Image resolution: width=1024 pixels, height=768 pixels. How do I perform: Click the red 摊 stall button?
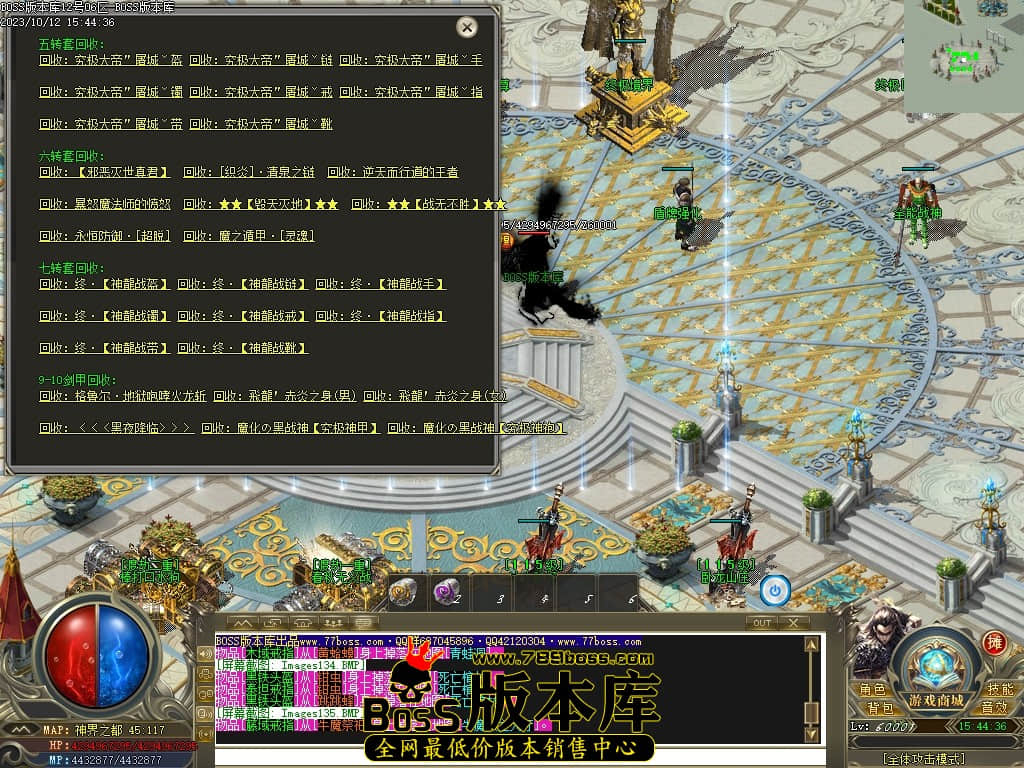click(993, 643)
